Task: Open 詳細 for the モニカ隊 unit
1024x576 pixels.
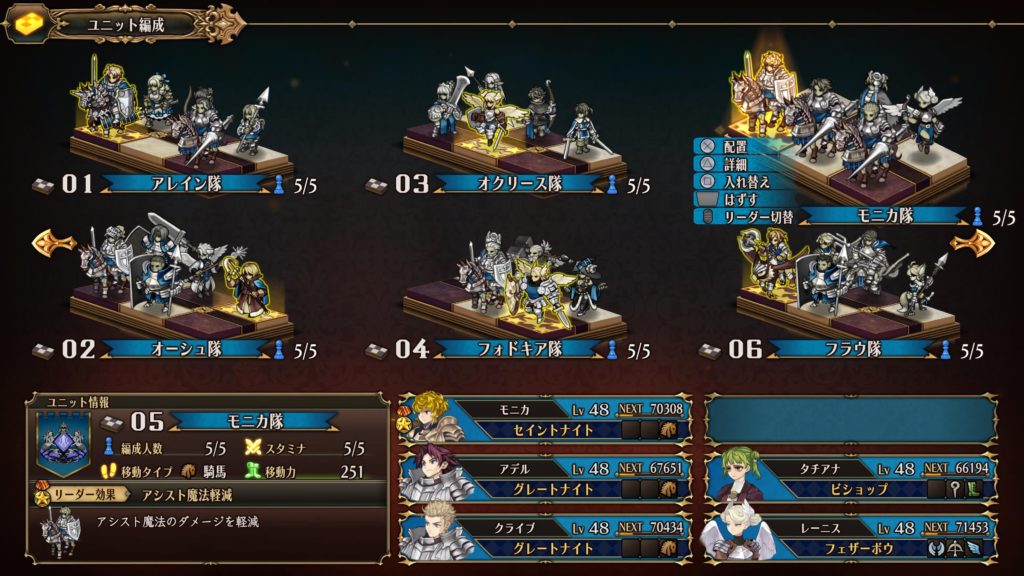Action: (735, 164)
